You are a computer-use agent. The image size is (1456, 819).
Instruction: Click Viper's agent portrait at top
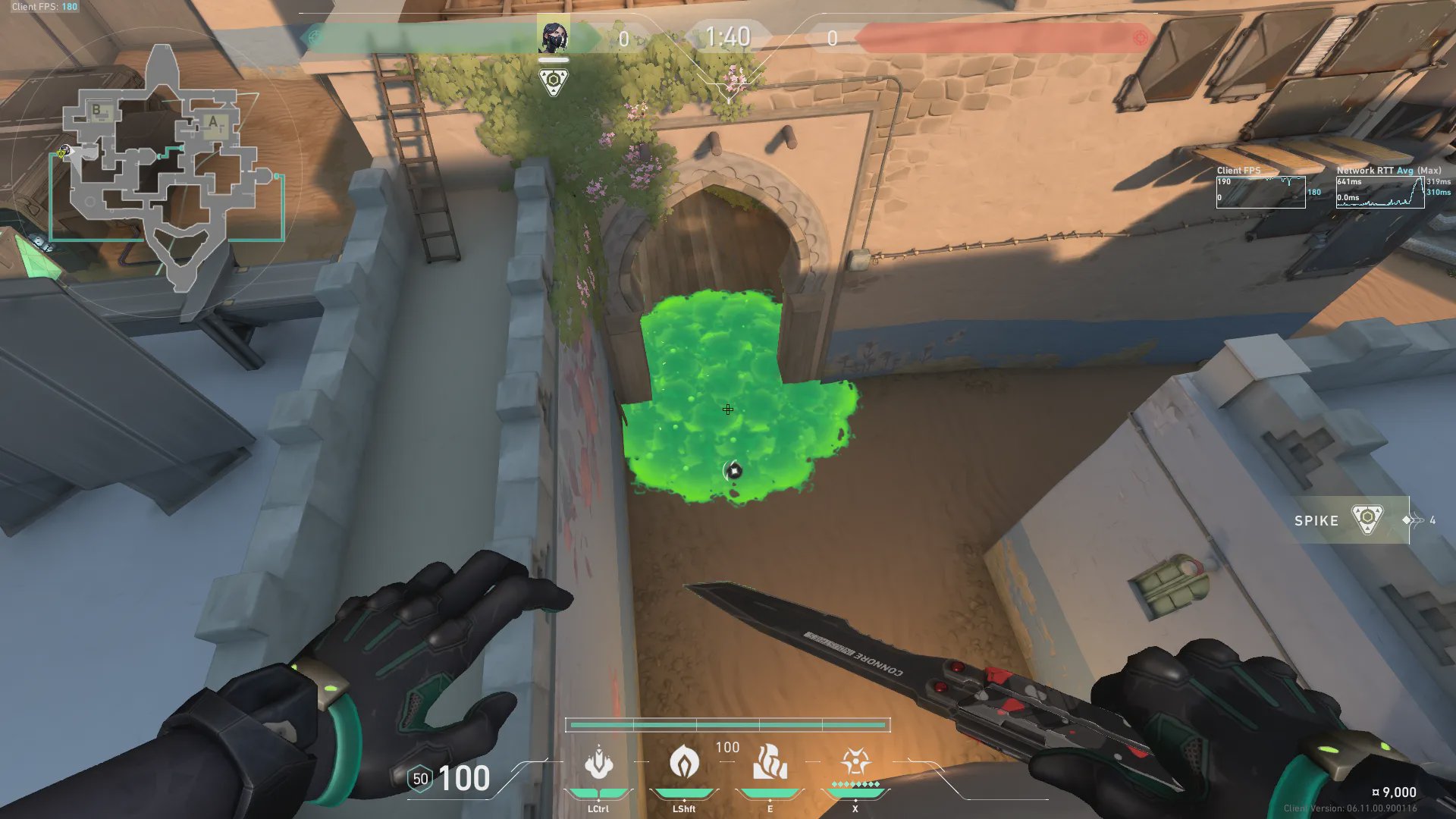coord(554,36)
